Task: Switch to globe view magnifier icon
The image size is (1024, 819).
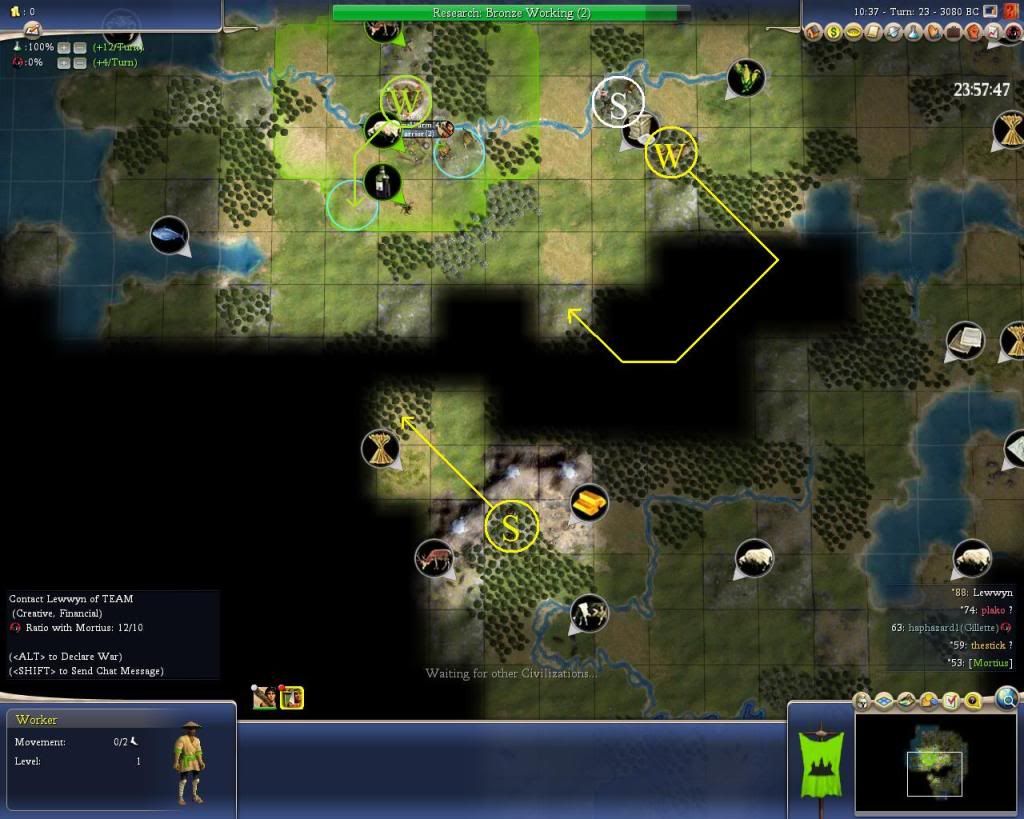Action: point(1007,699)
